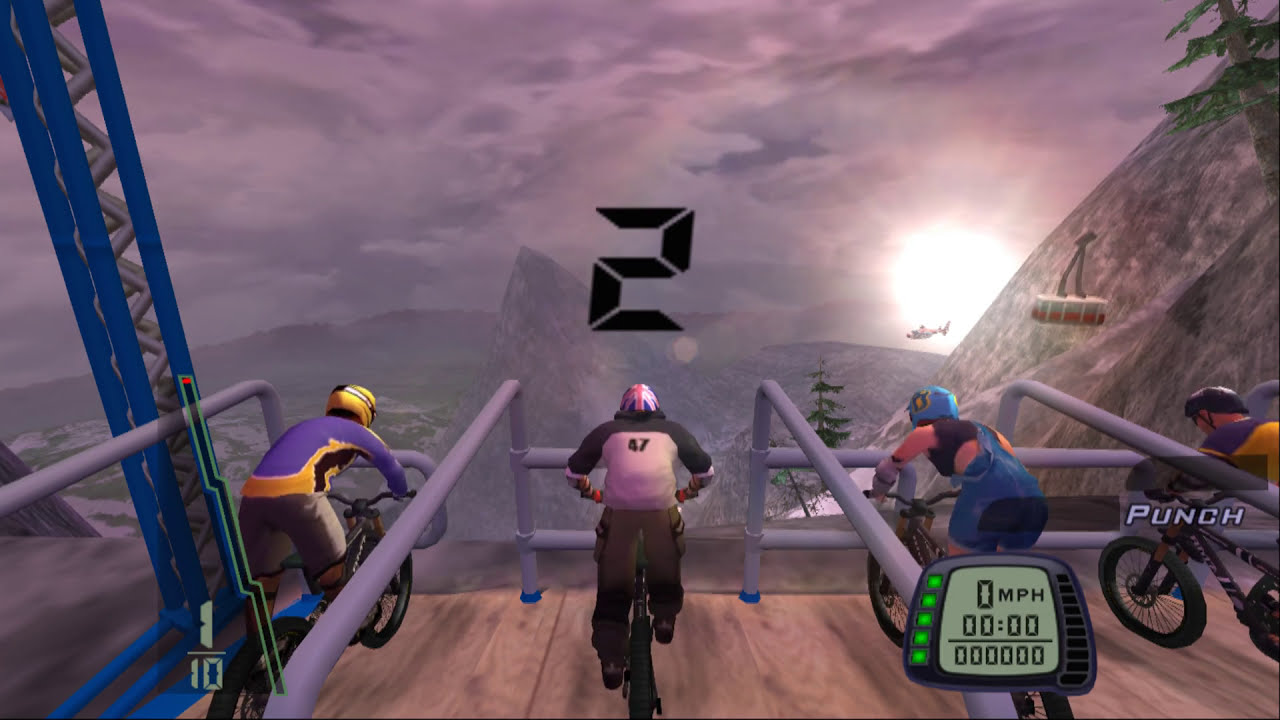The height and width of the screenshot is (720, 1280).
Task: Select the Punch label on the right
Action: 1185,516
